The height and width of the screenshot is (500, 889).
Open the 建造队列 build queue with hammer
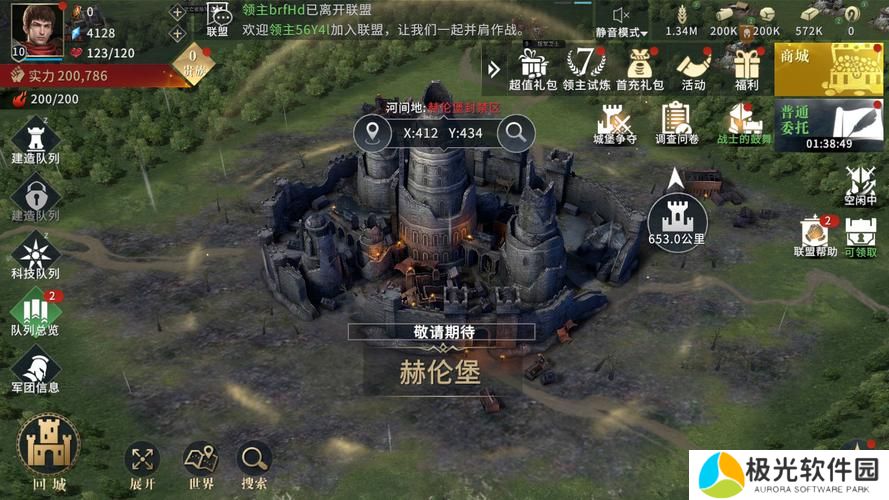tap(35, 139)
